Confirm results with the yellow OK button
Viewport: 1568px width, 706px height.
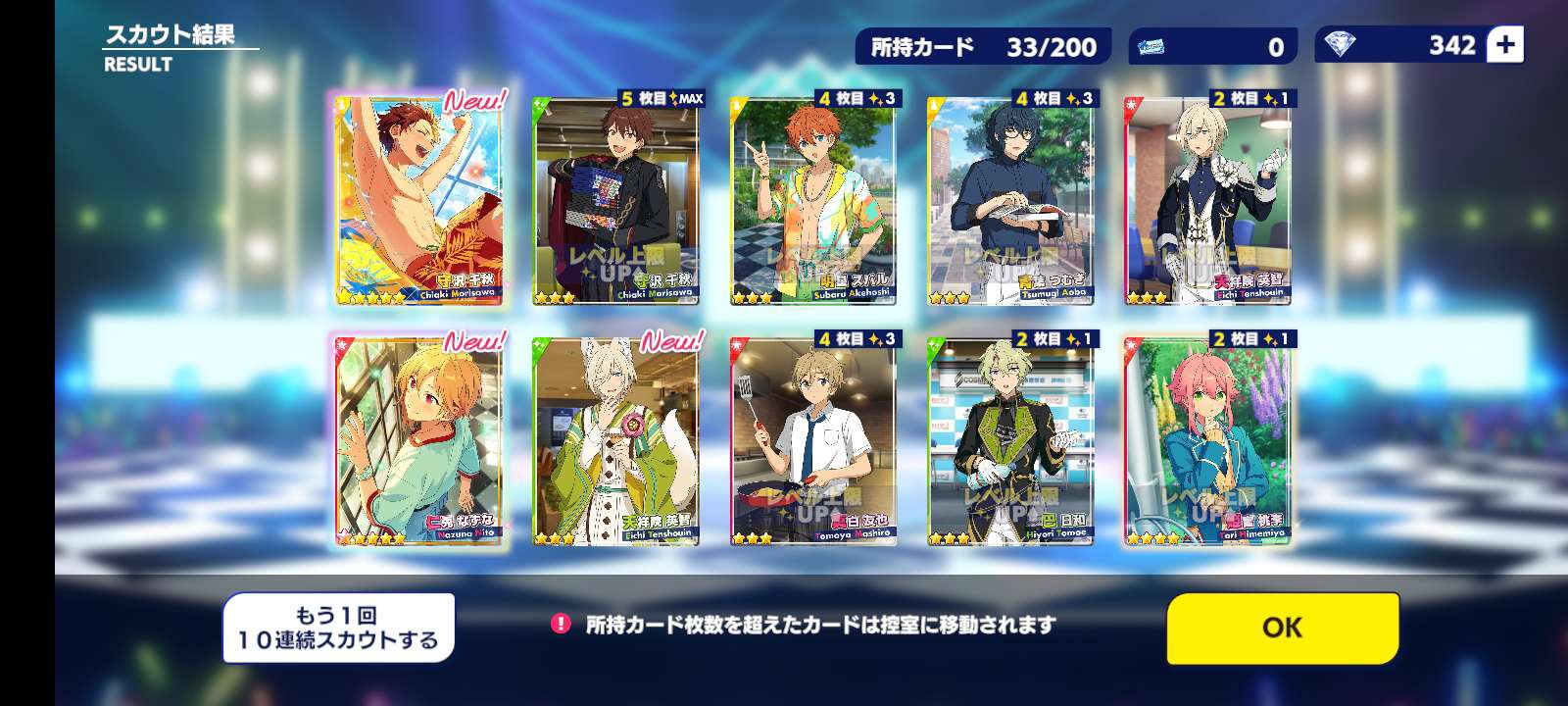tap(1282, 628)
